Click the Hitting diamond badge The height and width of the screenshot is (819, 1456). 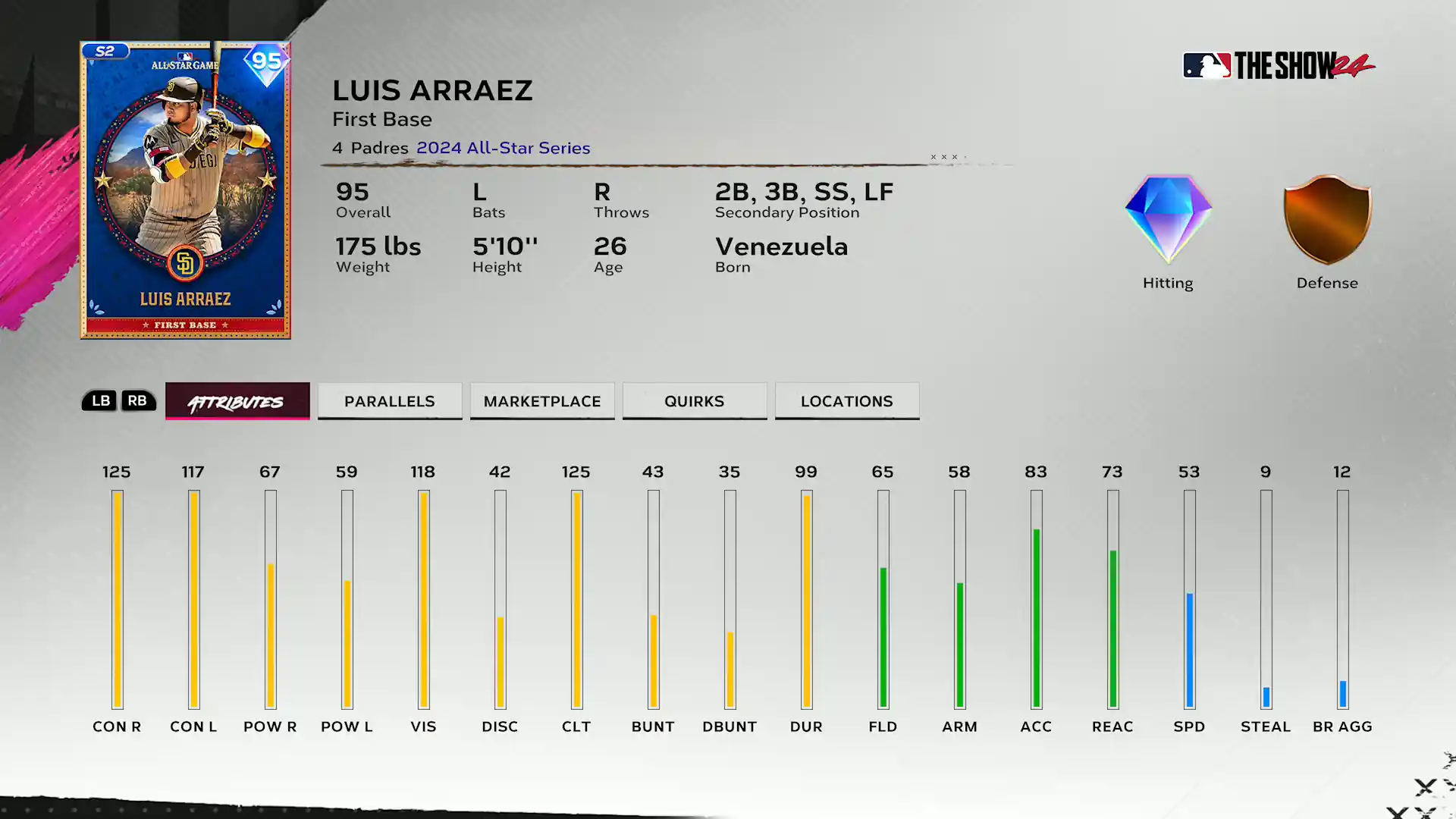(x=1168, y=220)
